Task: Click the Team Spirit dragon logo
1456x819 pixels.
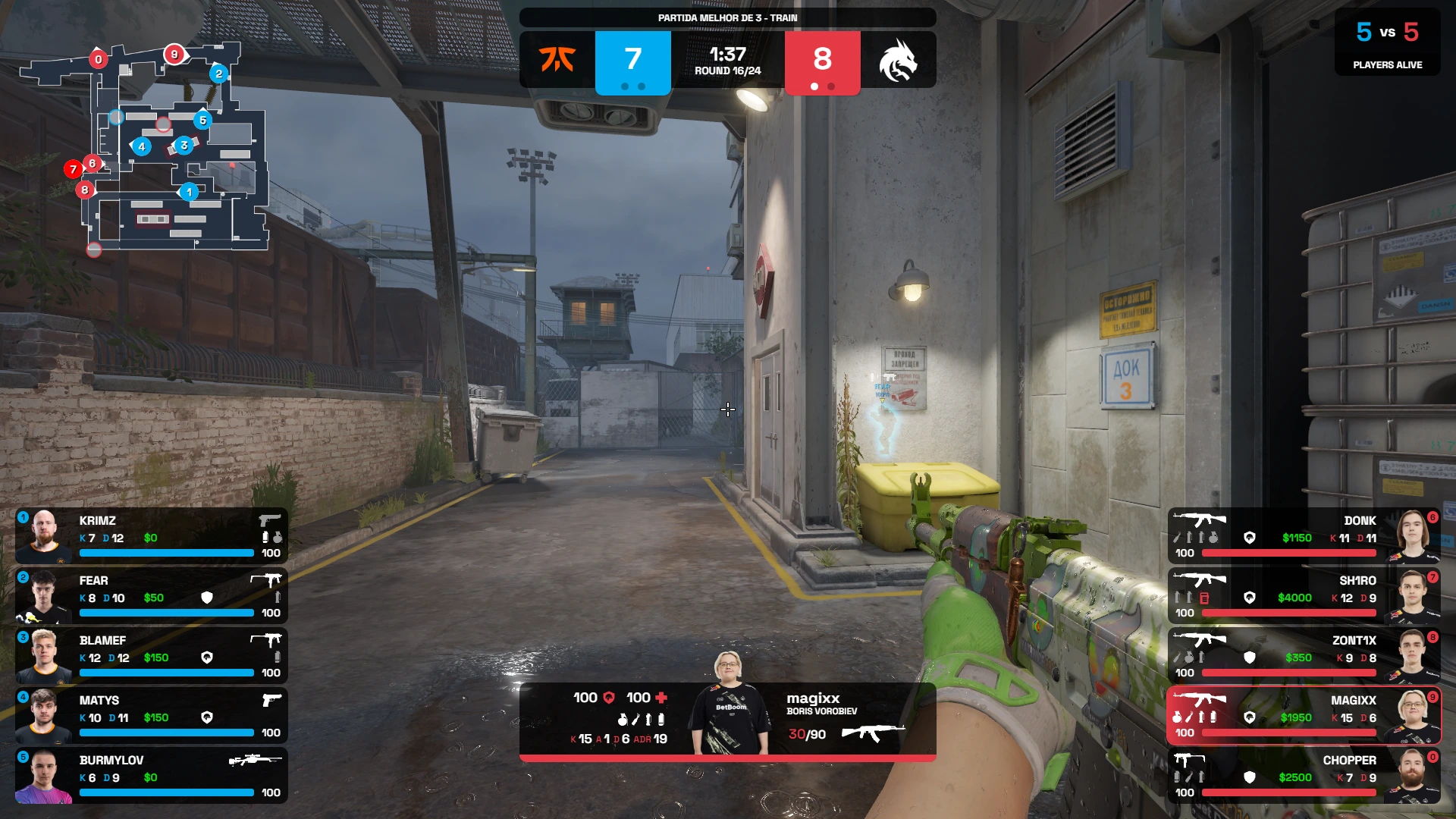Action: (x=899, y=59)
